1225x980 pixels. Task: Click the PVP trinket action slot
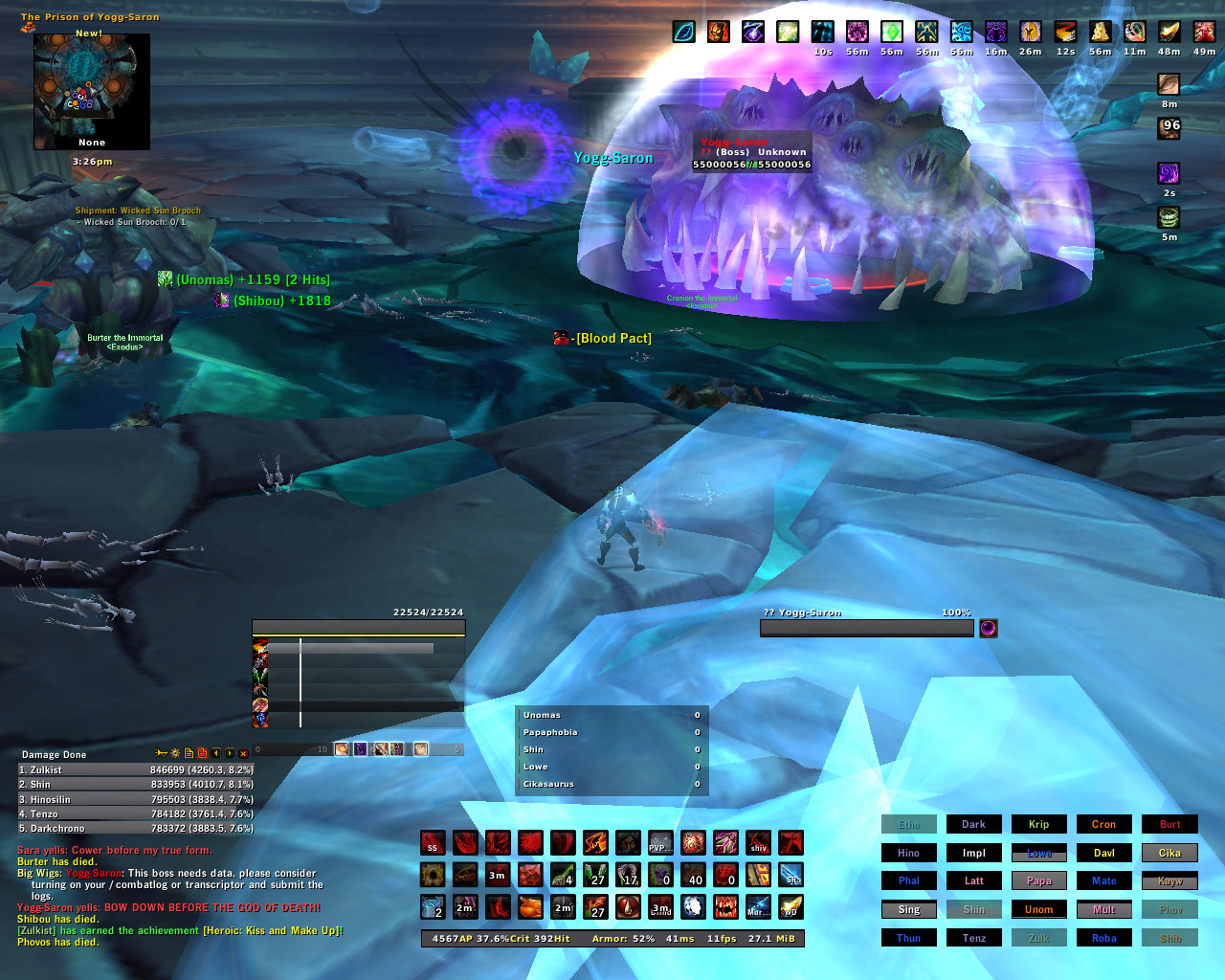click(660, 843)
